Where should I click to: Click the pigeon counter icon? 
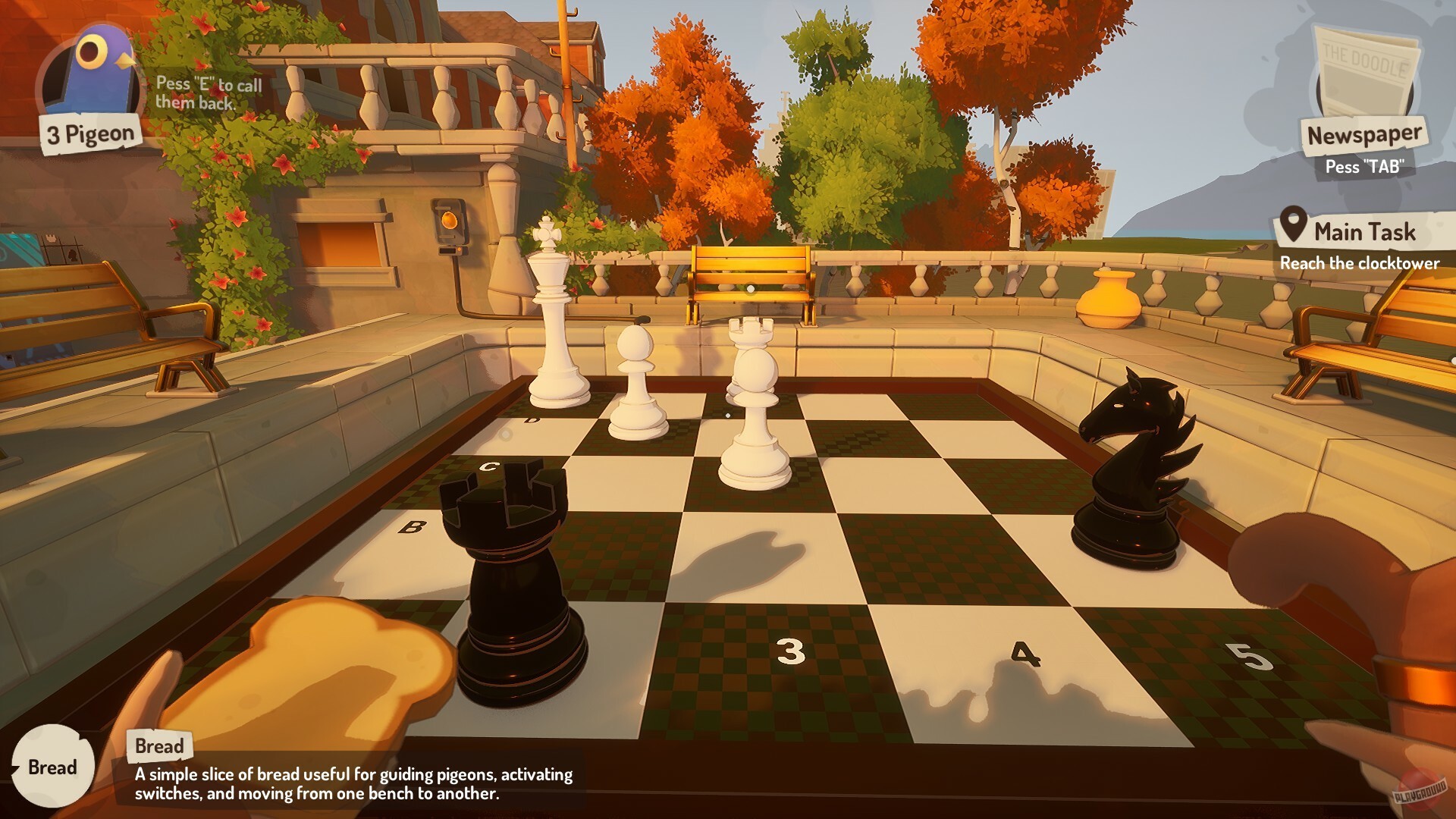coord(91,68)
